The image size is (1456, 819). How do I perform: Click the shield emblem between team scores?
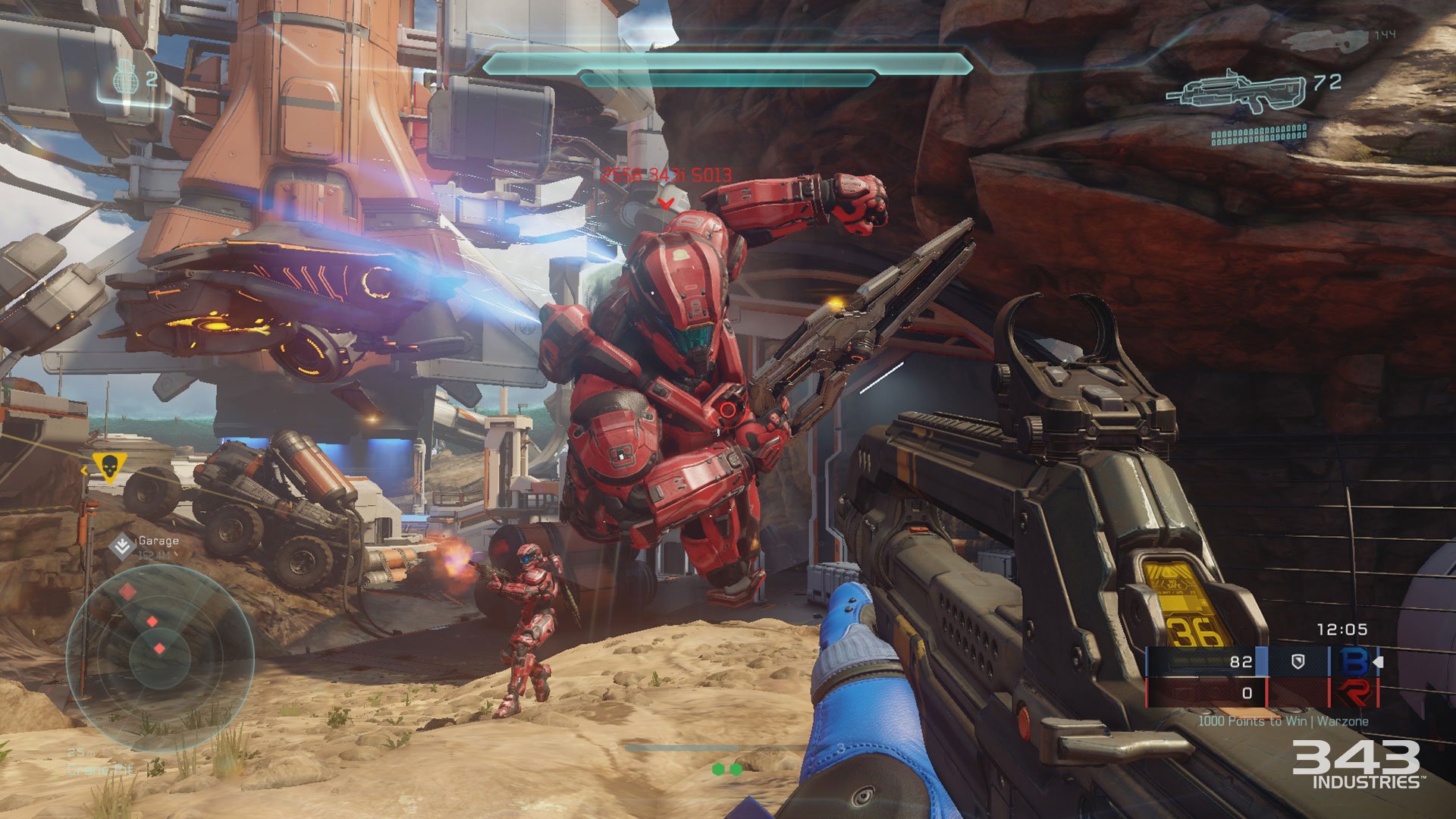pyautogui.click(x=1298, y=660)
